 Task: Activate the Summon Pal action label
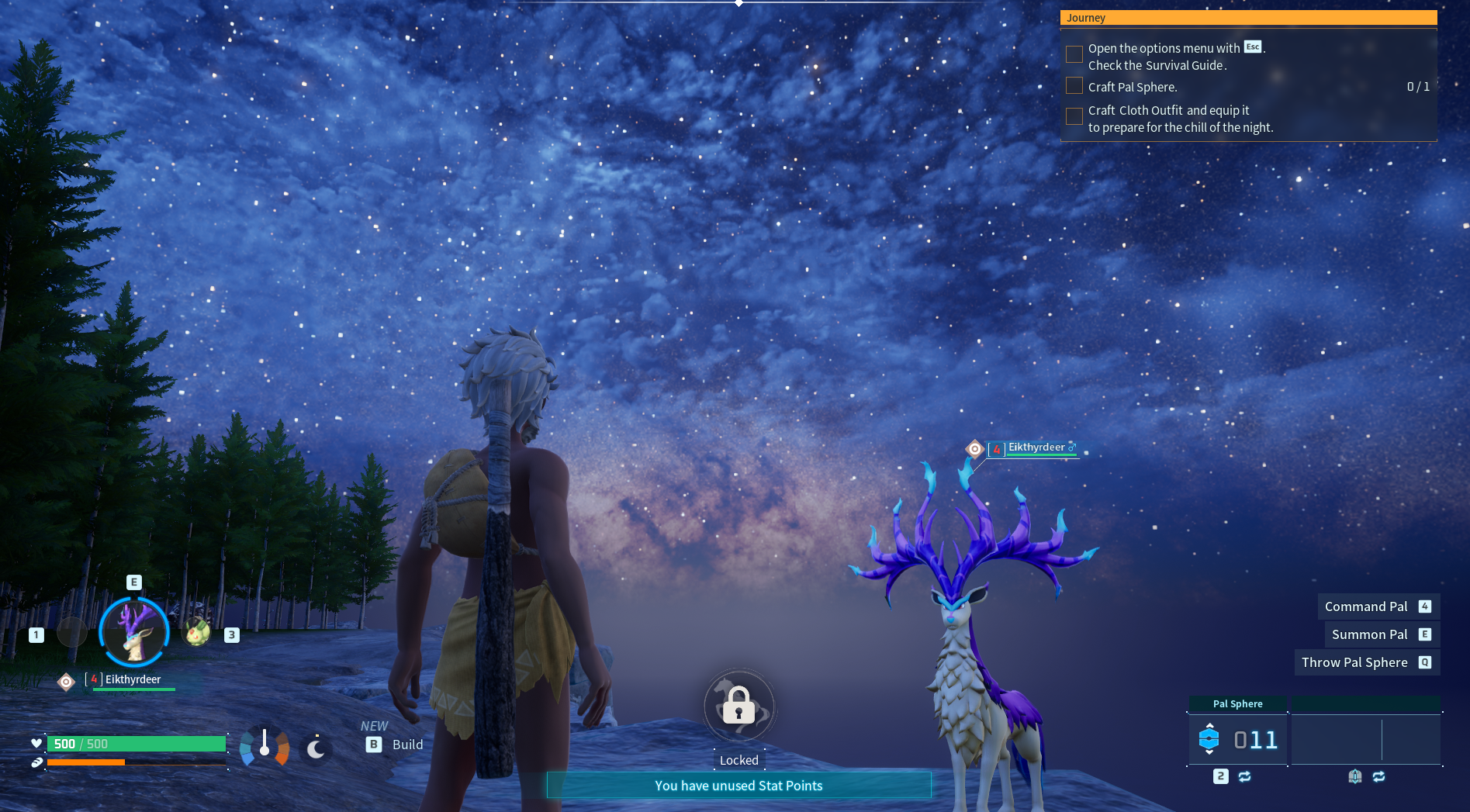pos(1369,634)
